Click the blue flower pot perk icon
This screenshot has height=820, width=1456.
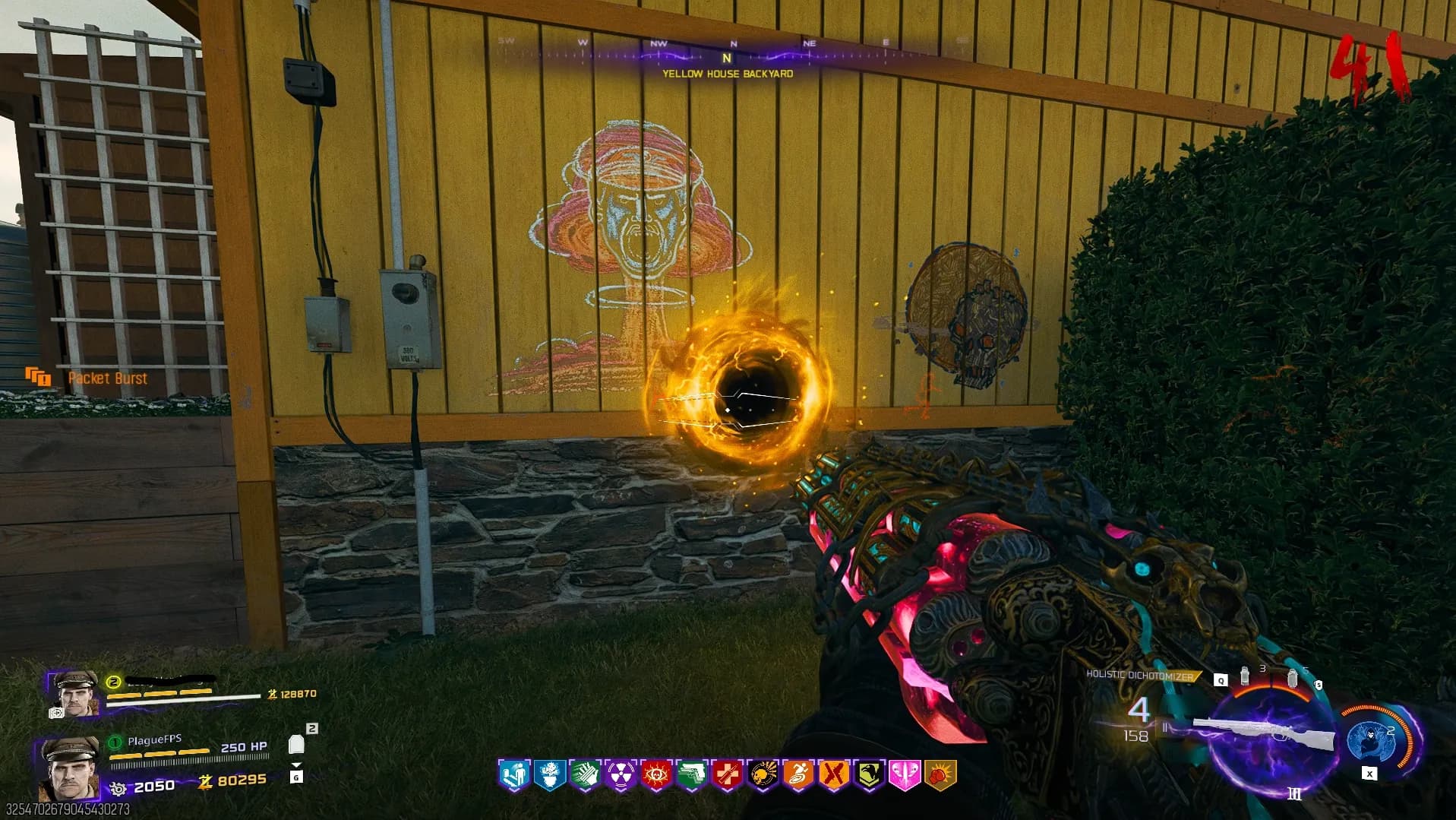(549, 775)
